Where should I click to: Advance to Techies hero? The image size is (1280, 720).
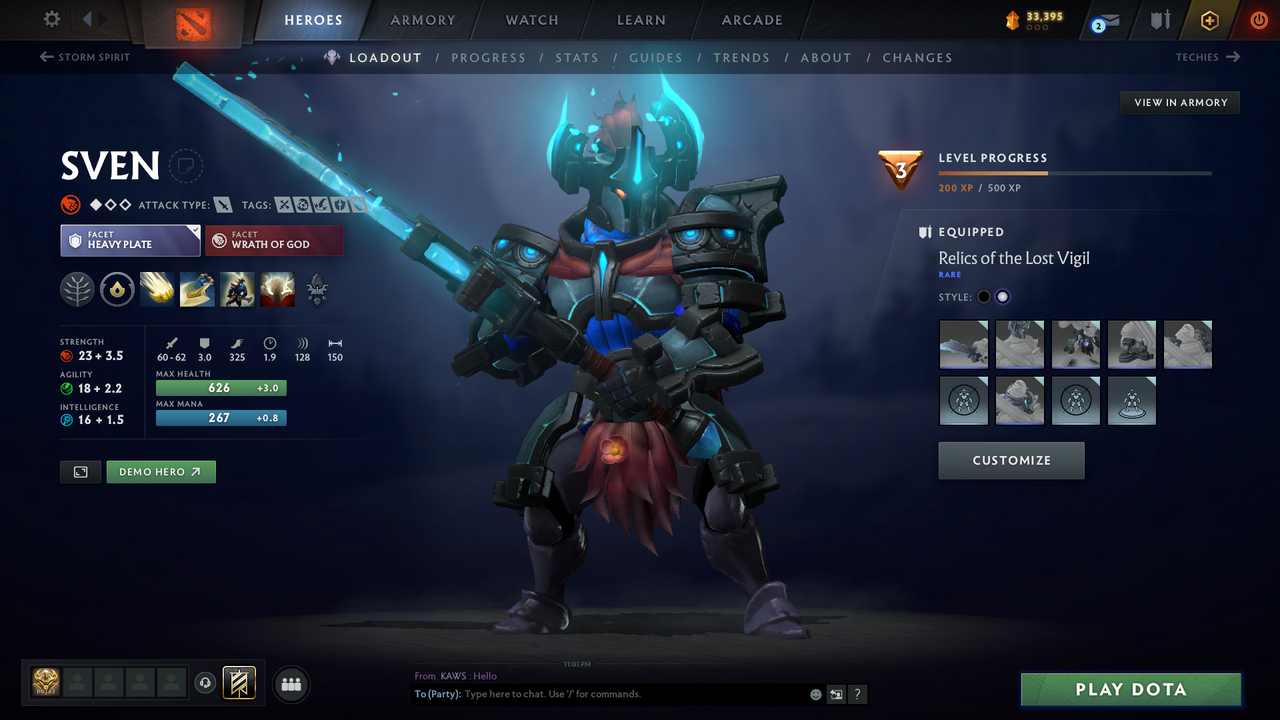click(x=1208, y=57)
